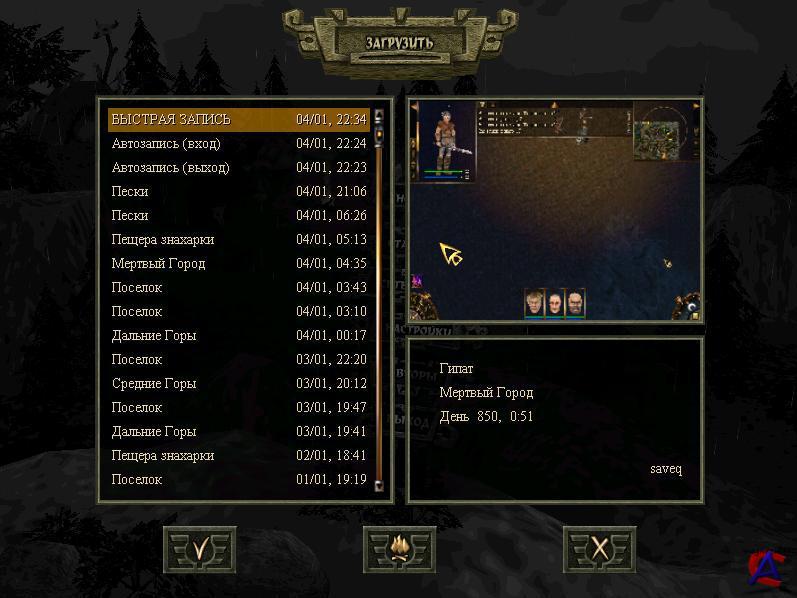
Task: Confirm loading with the checkmark button
Action: pos(200,549)
